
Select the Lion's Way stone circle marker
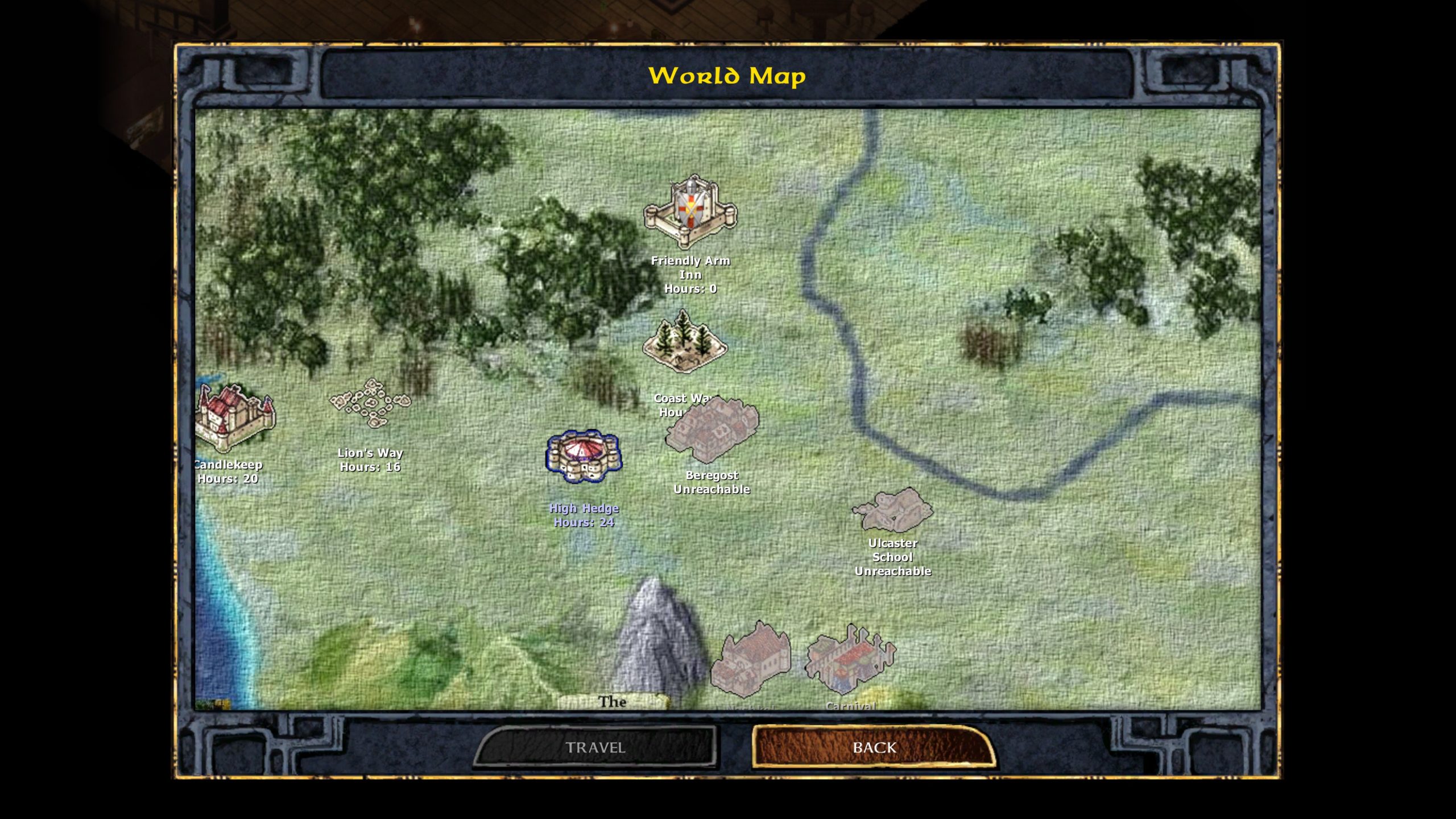[370, 403]
